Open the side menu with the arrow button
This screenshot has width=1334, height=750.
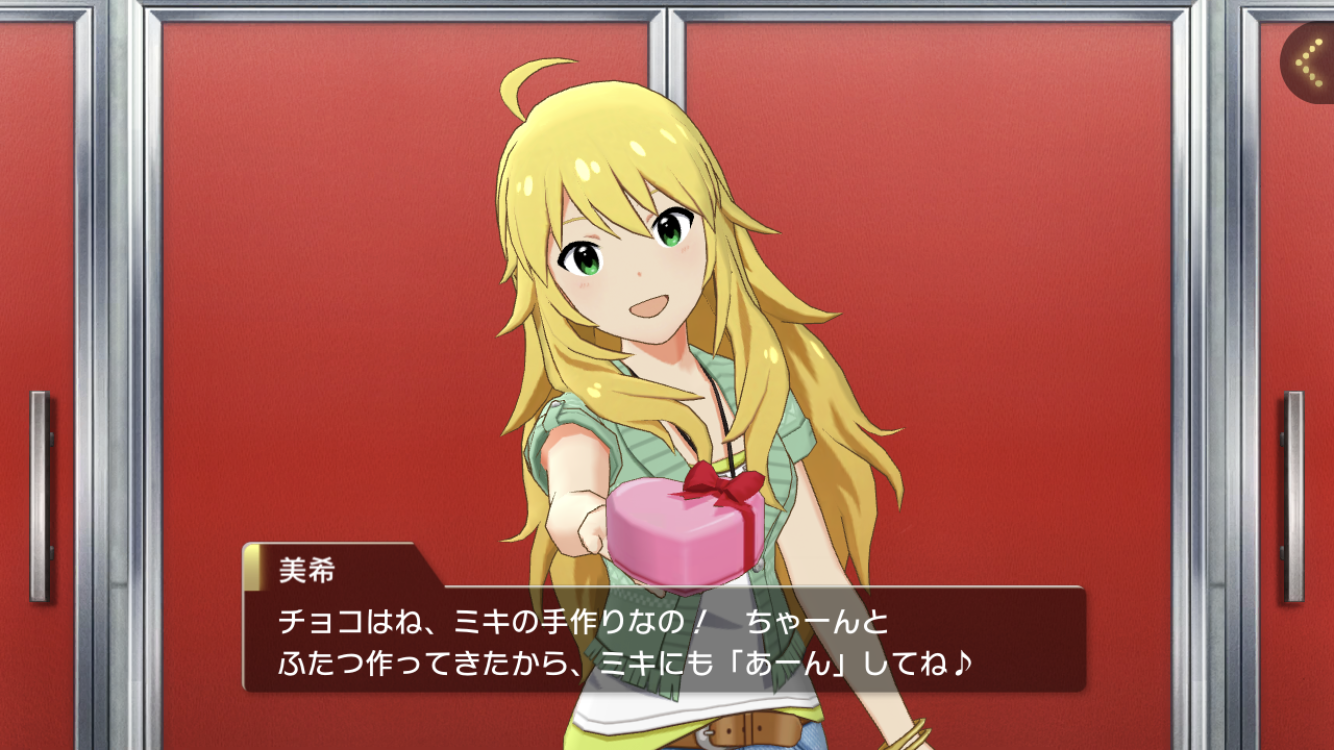(1308, 62)
